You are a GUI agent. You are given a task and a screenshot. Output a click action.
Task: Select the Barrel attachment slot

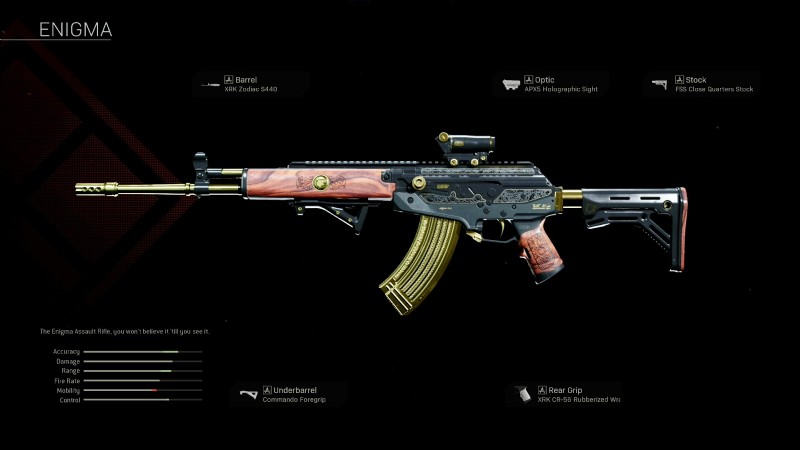click(x=250, y=84)
